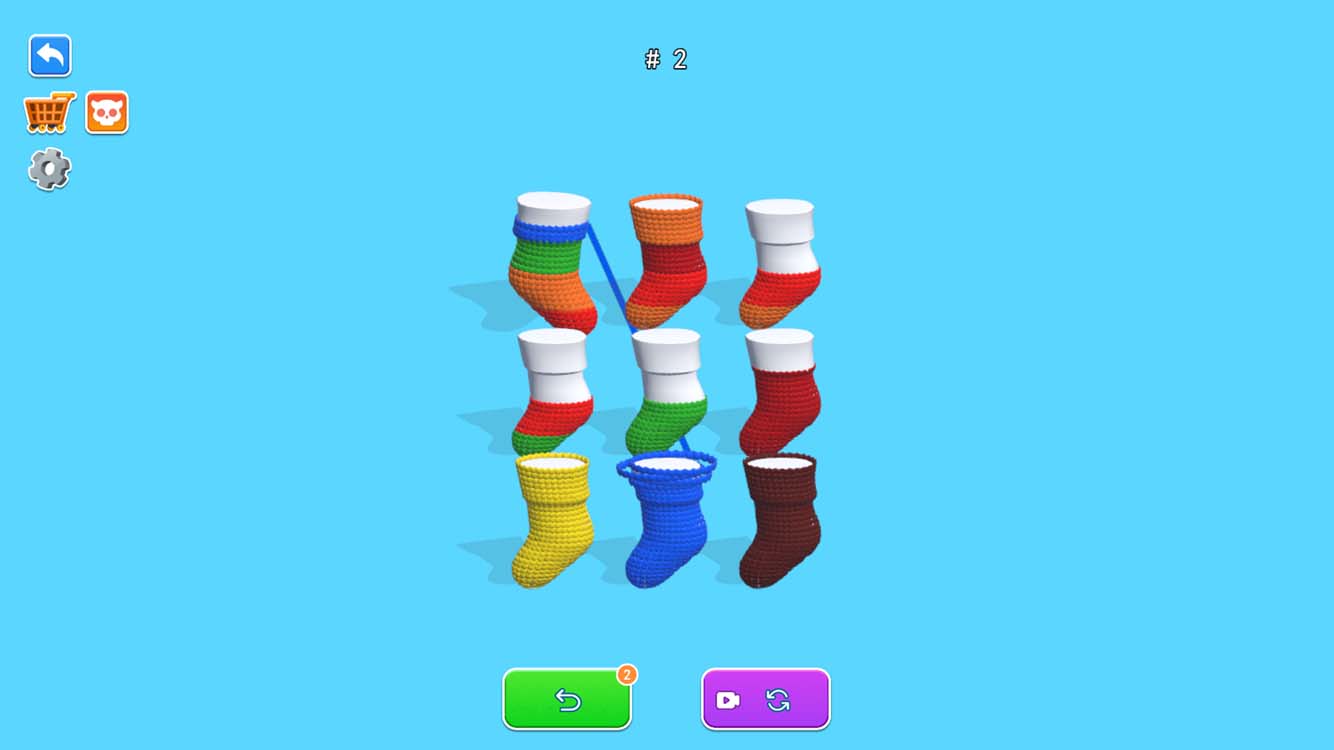Open the settings gear
This screenshot has height=750, width=1334.
click(48, 168)
